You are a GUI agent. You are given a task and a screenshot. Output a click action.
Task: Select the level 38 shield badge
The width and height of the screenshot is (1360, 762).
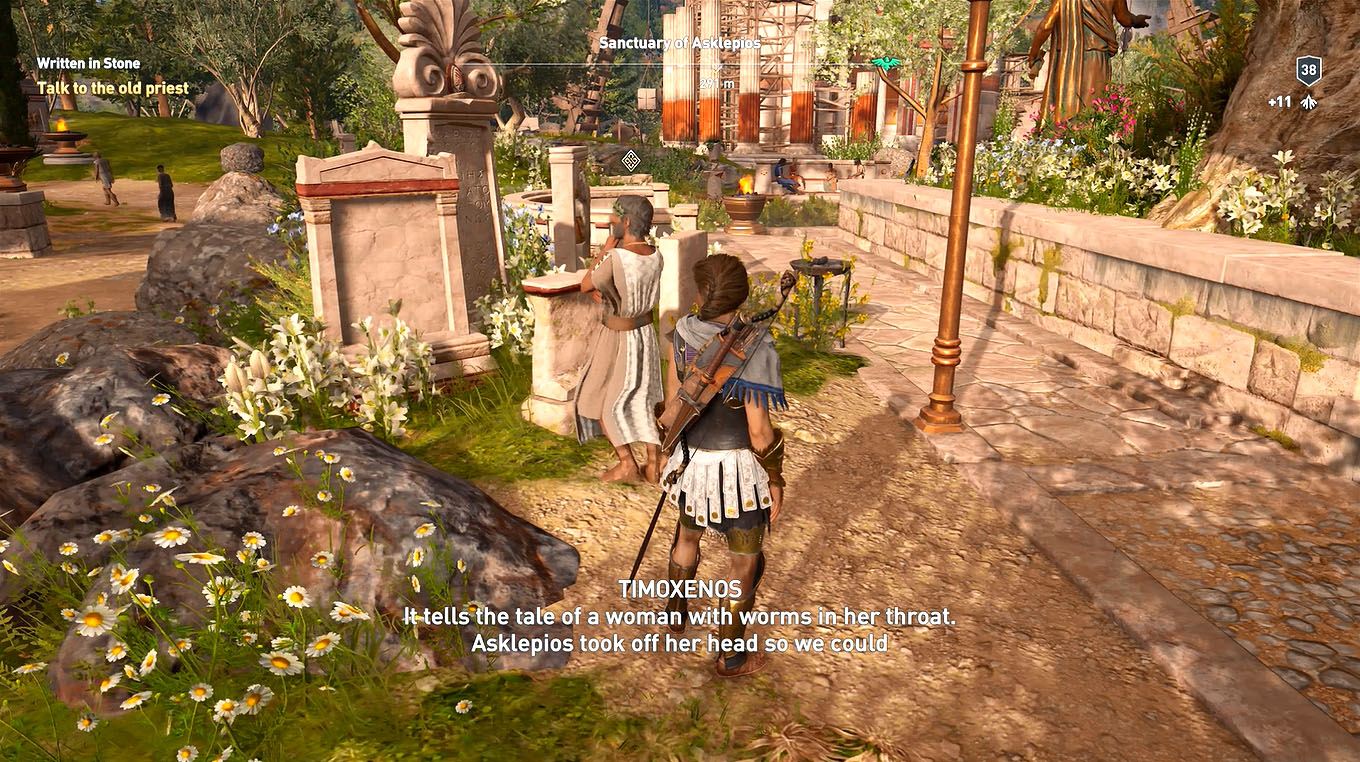[1307, 71]
